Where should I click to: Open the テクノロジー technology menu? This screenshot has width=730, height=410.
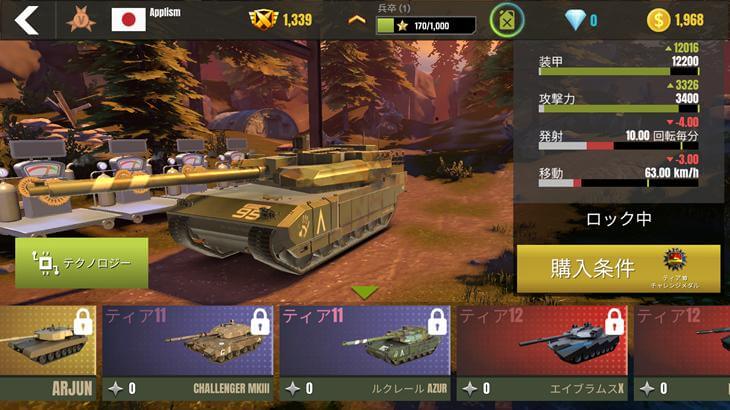point(81,263)
